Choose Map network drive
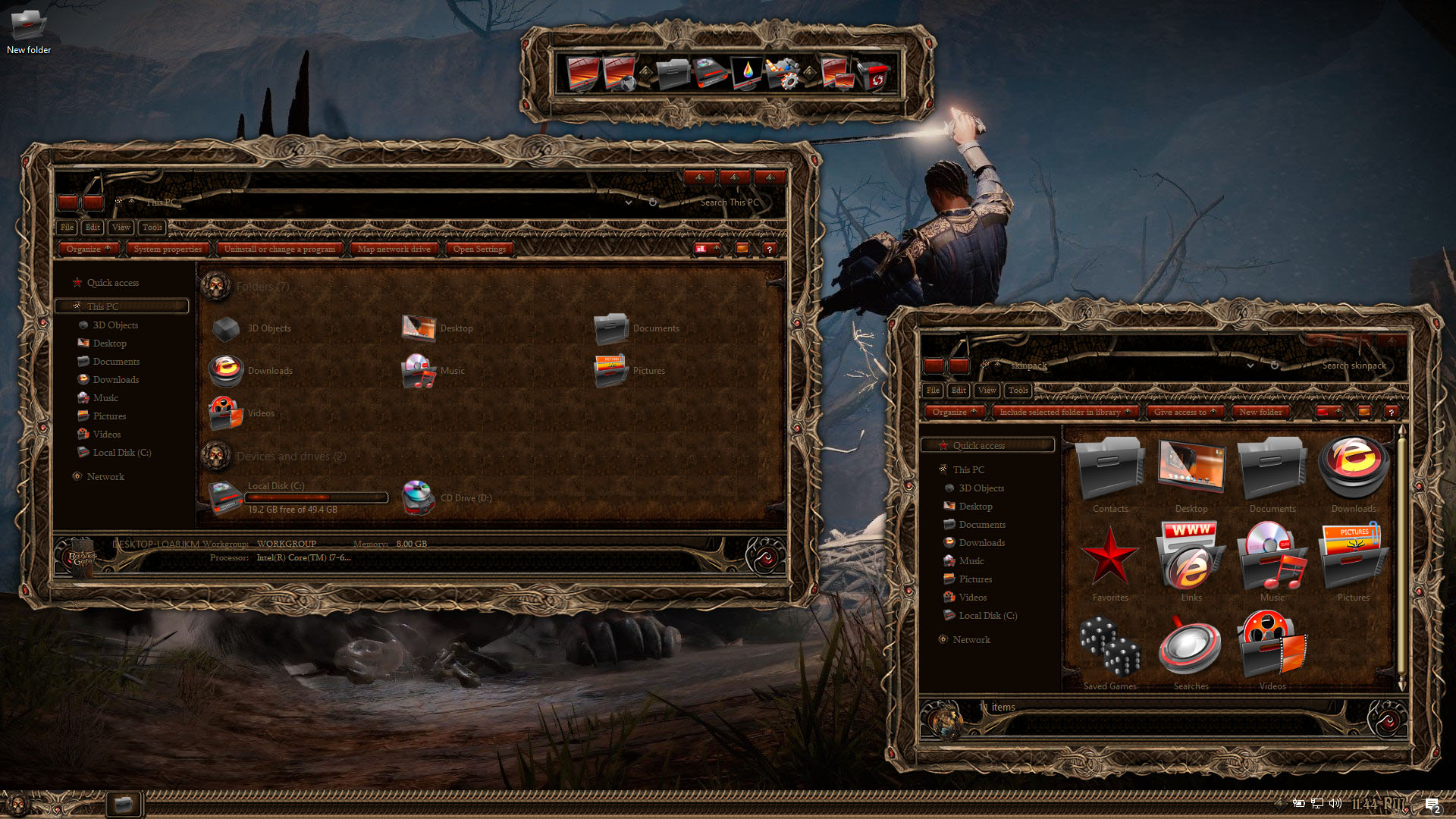Screen dimensions: 1456x819 (x=394, y=249)
